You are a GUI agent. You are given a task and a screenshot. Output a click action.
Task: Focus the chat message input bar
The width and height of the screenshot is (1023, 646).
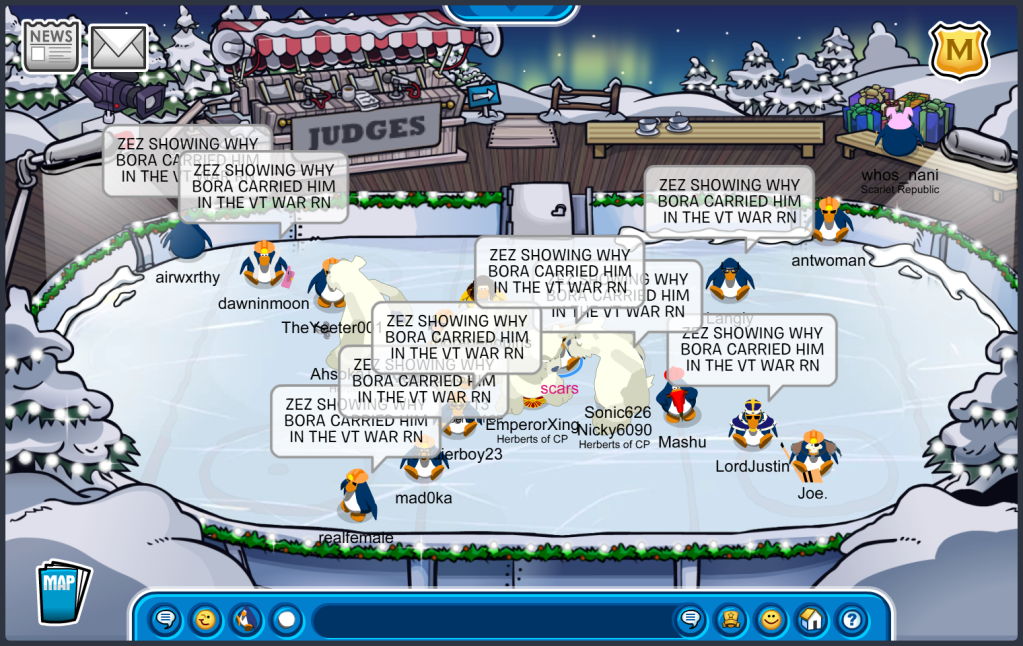click(490, 620)
